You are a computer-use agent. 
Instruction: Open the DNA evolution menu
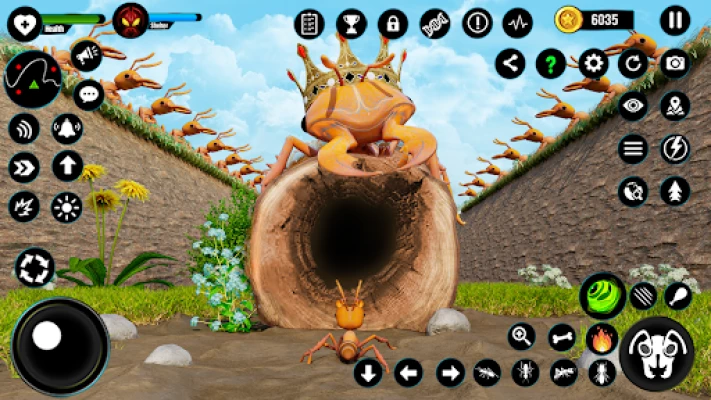pyautogui.click(x=435, y=23)
